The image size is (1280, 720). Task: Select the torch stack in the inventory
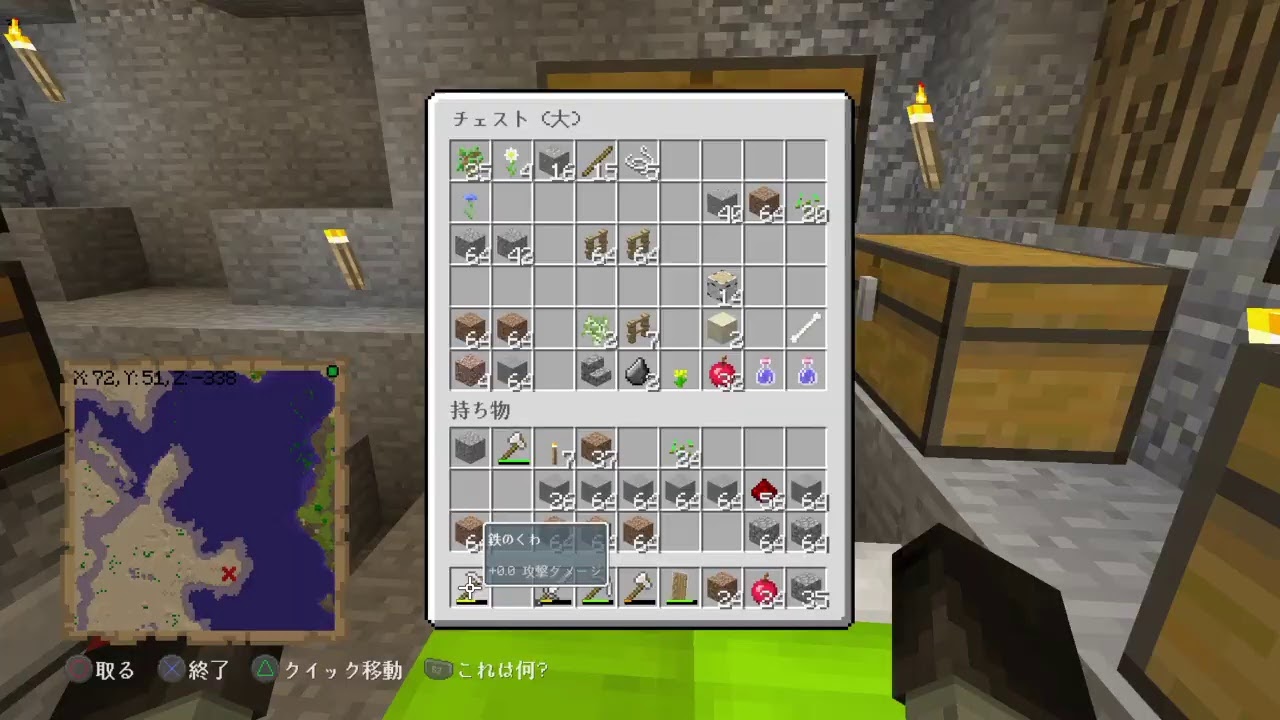pyautogui.click(x=554, y=448)
